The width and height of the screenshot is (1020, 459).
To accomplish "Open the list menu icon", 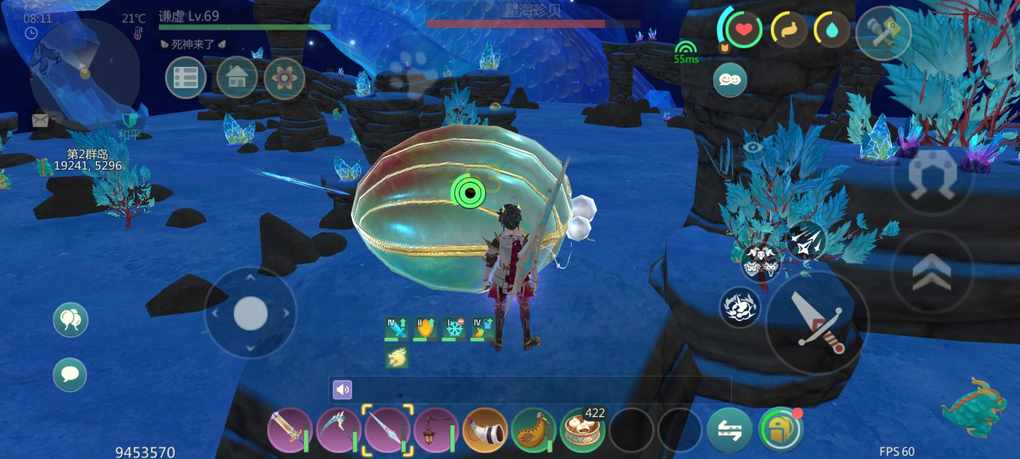I will pos(186,78).
